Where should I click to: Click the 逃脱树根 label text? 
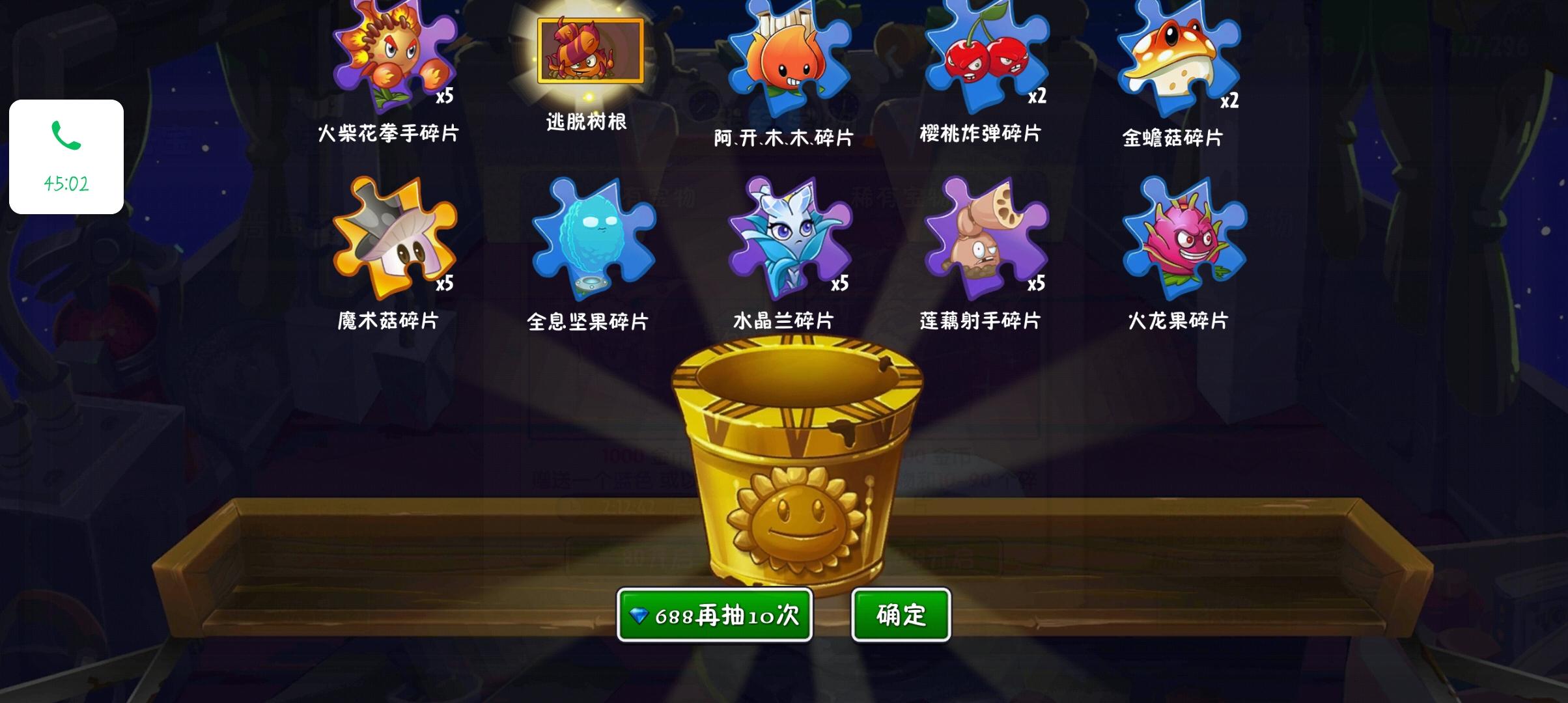(x=586, y=122)
